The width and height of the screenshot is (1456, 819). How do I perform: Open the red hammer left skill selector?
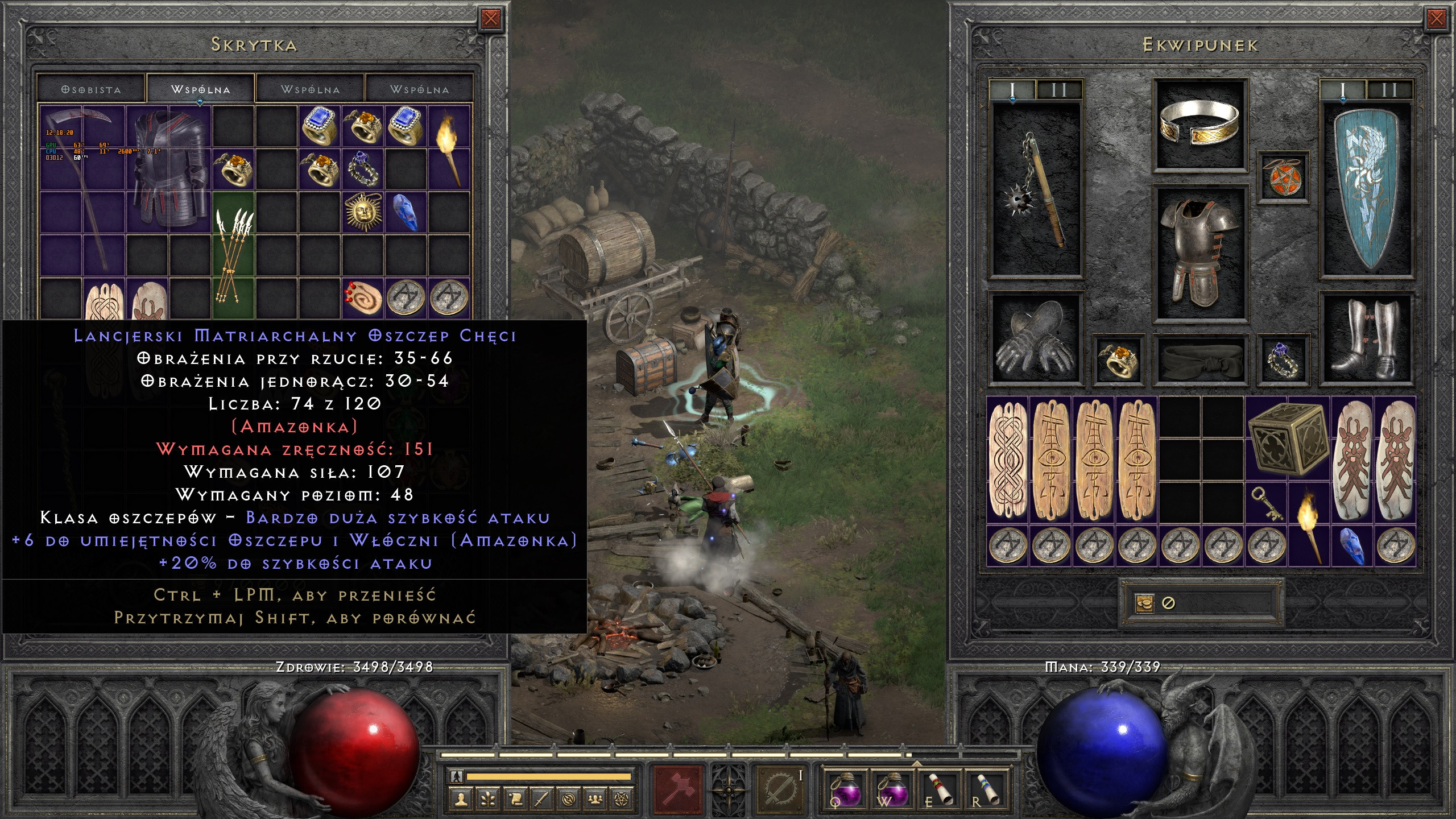(679, 789)
